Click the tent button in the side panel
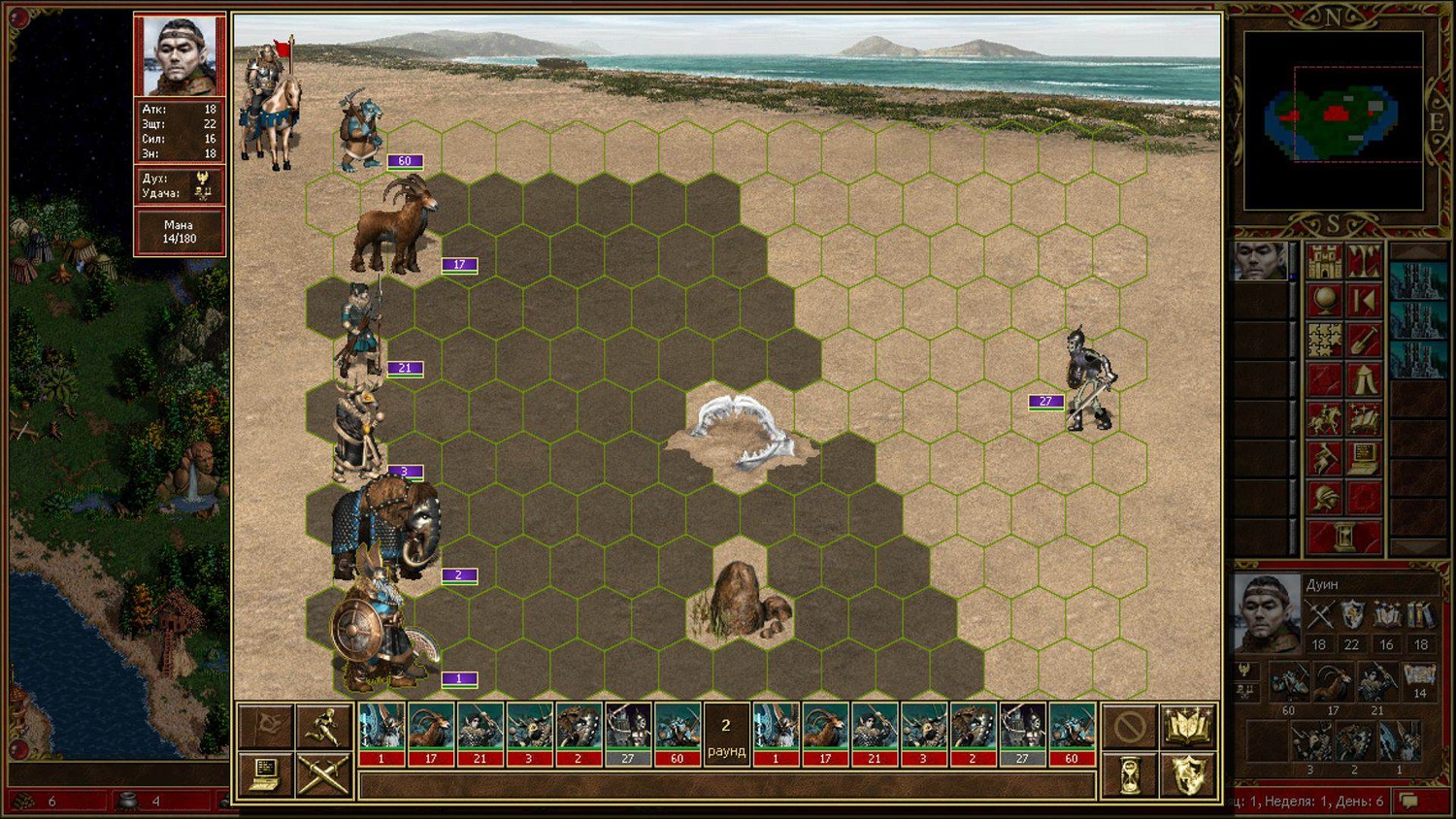This screenshot has width=1456, height=819. point(1364,379)
